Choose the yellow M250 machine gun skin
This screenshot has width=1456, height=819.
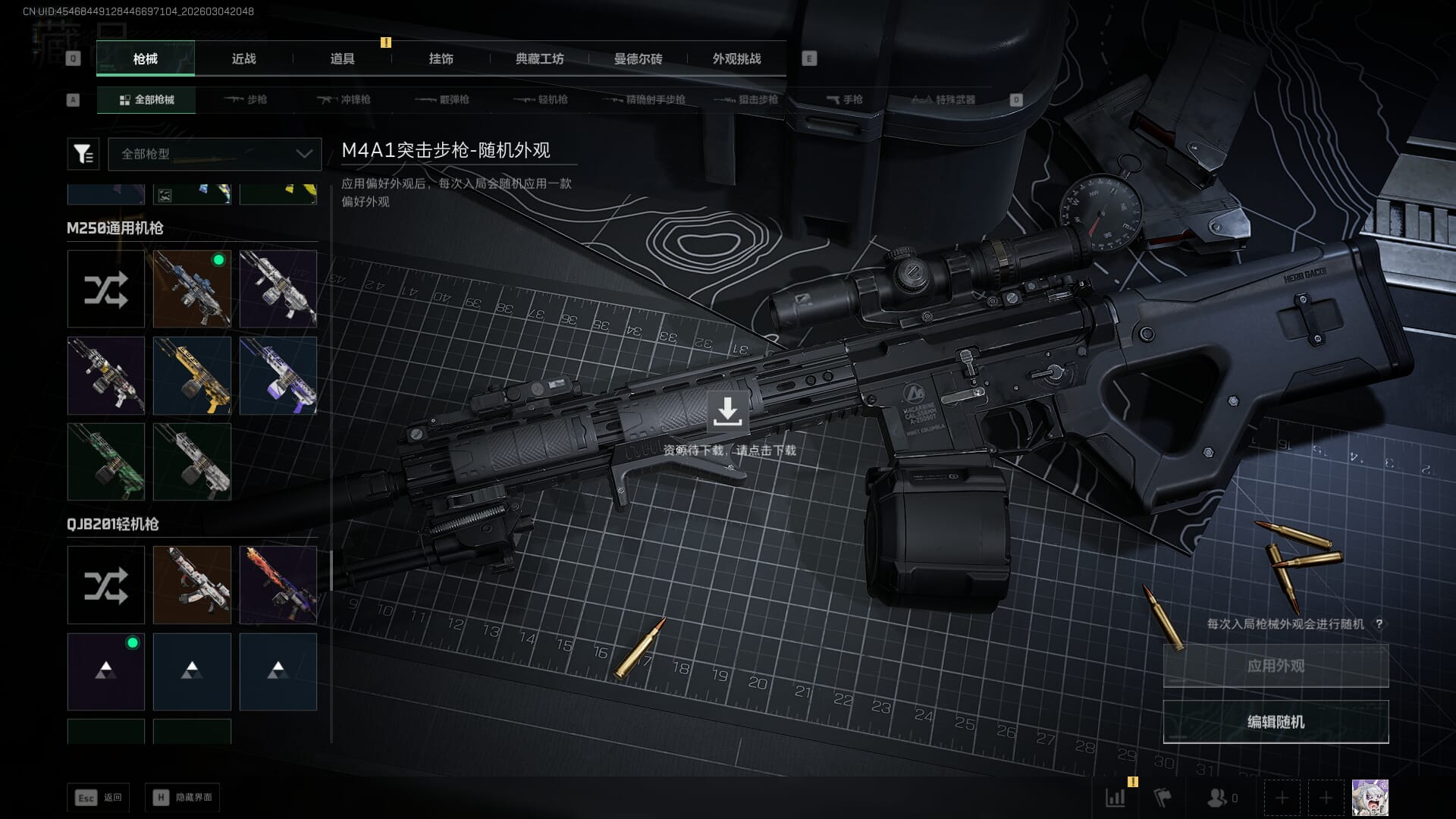click(x=192, y=375)
